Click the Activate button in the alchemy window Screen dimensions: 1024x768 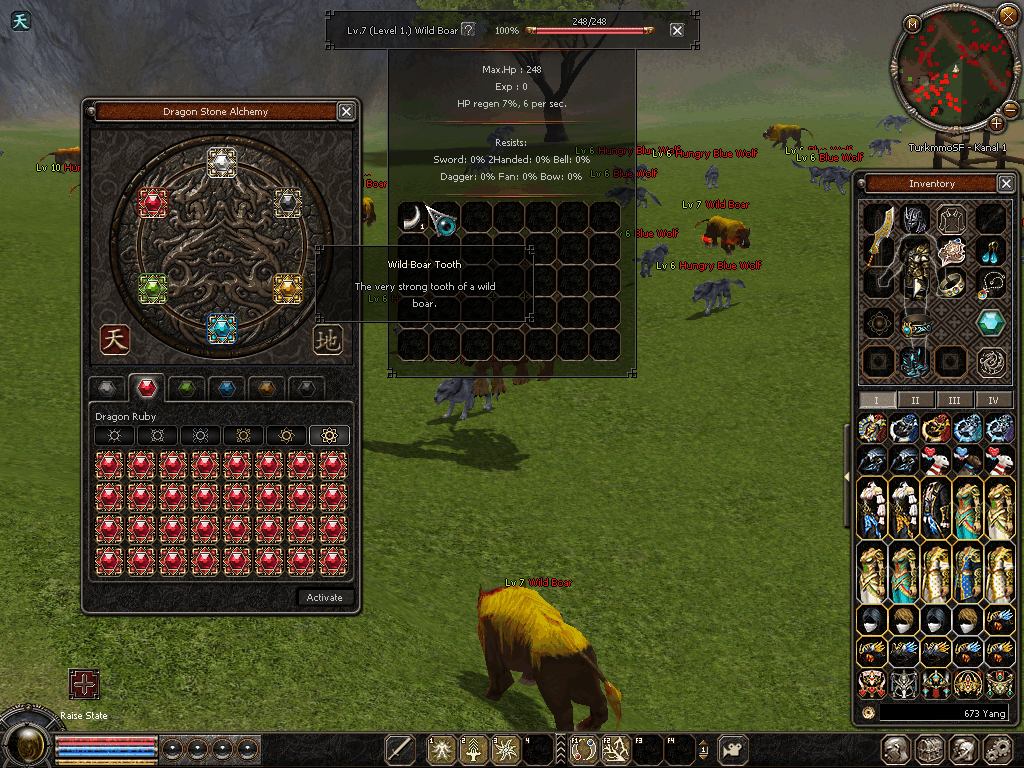click(x=324, y=598)
